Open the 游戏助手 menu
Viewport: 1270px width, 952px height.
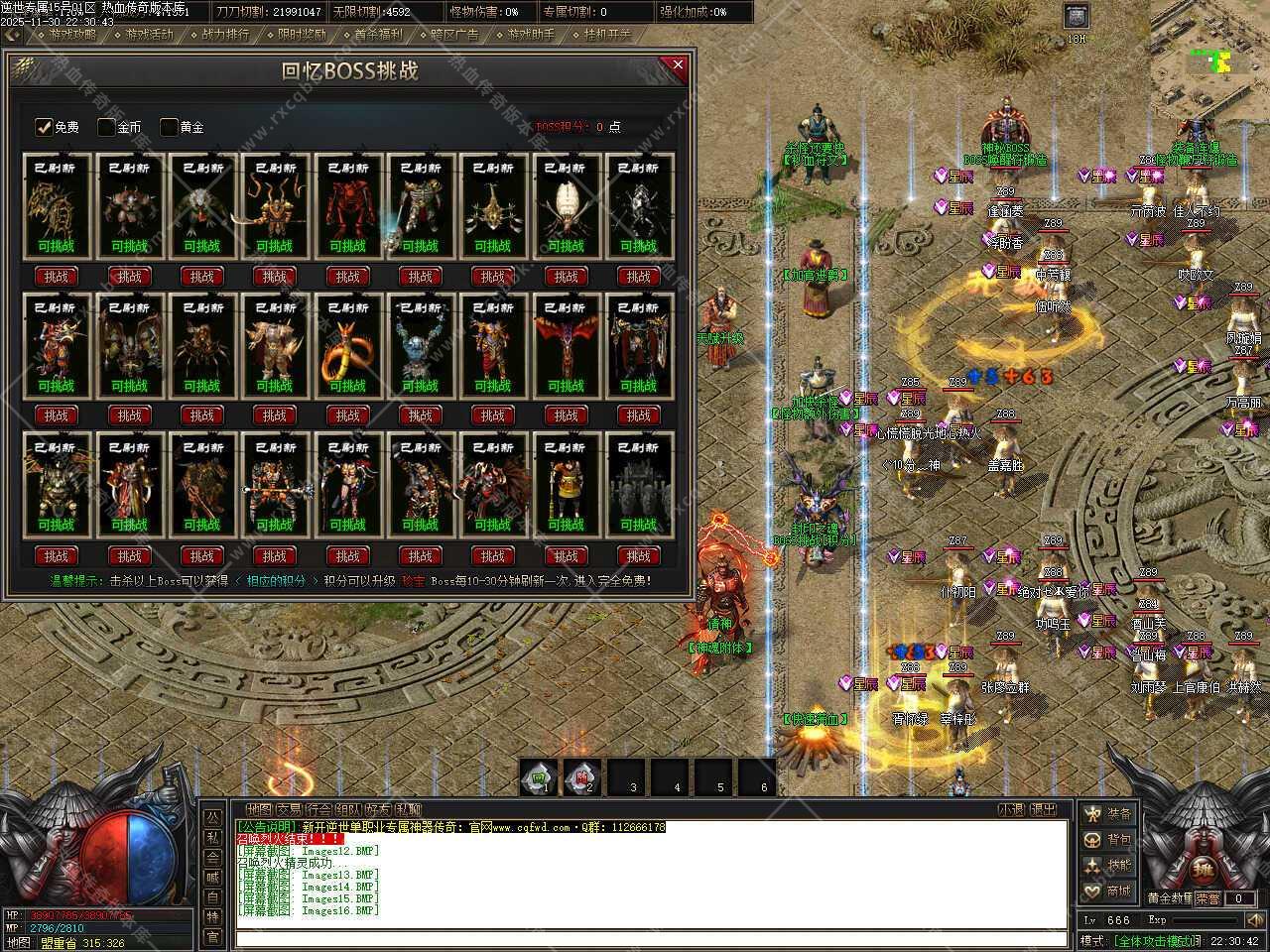tap(531, 34)
